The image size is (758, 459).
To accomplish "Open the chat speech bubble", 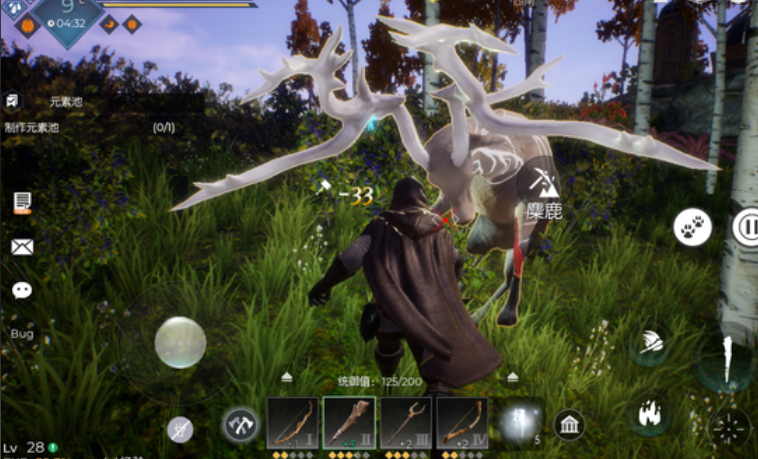I will [22, 291].
